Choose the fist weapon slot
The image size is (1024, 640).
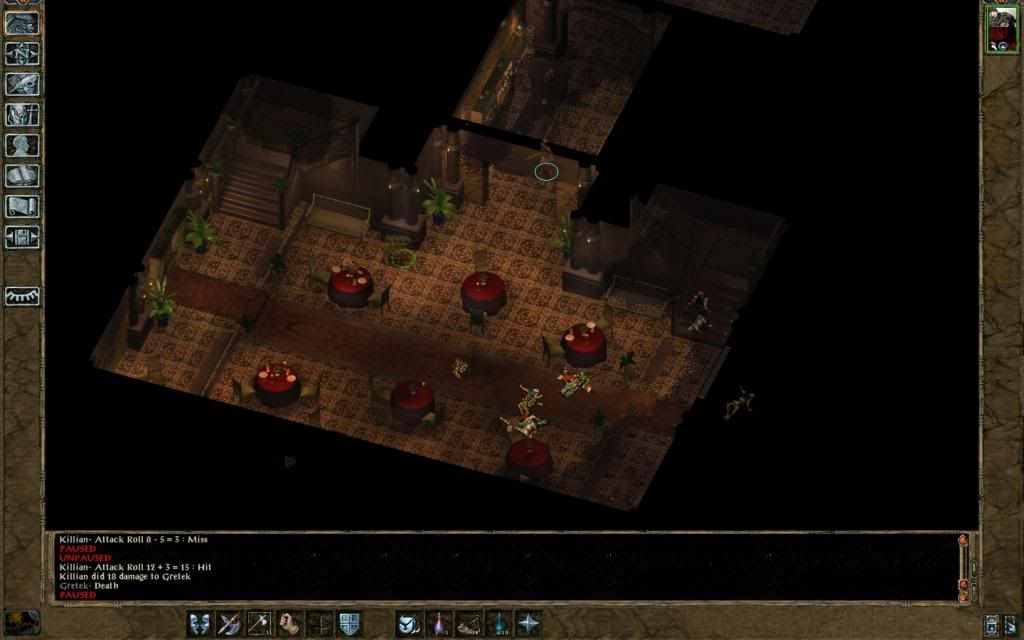290,623
